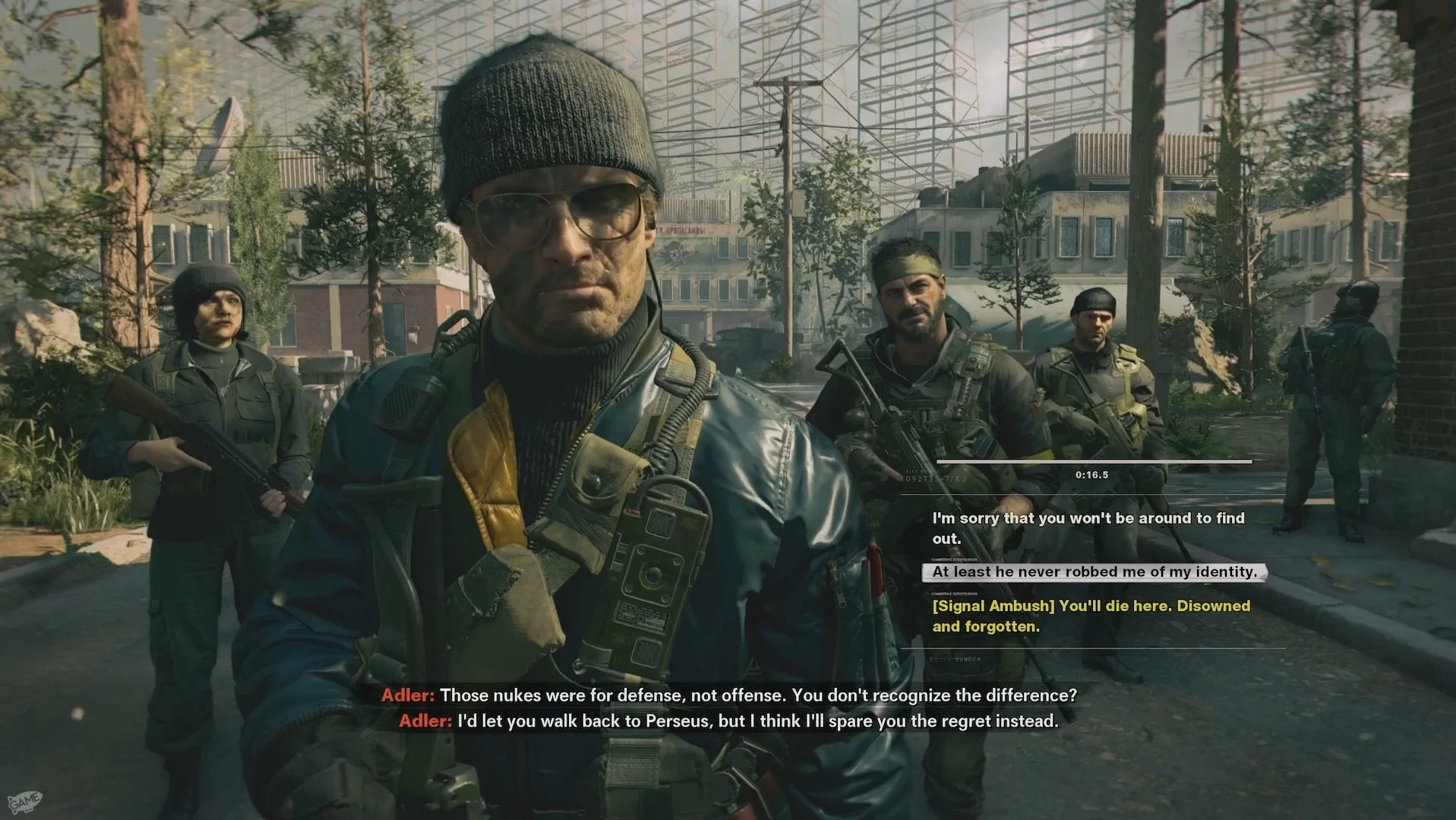Select "At least he never robbed me" response
Viewport: 1456px width, 820px height.
[1094, 572]
